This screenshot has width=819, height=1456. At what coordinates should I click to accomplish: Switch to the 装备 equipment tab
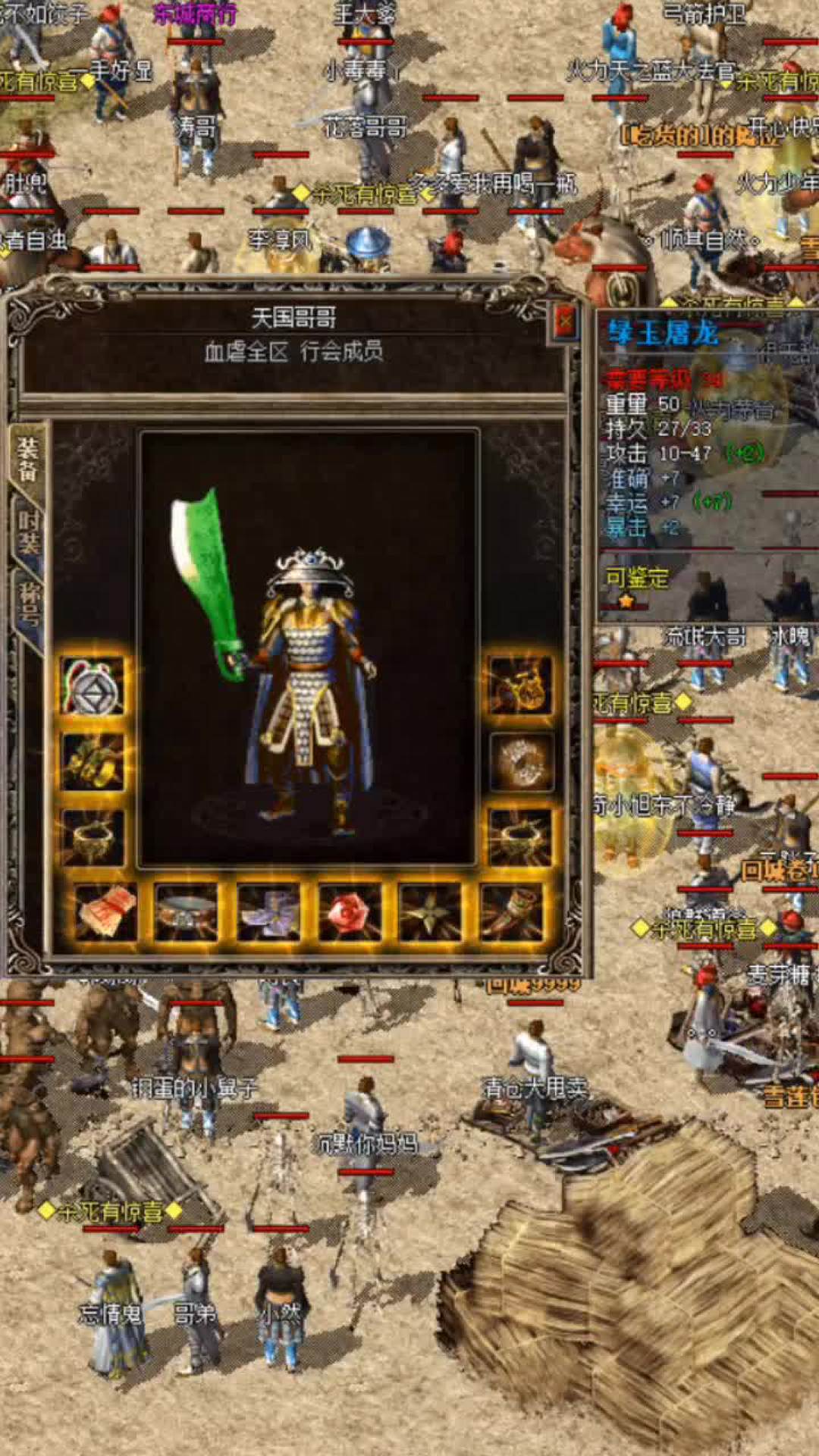28,460
